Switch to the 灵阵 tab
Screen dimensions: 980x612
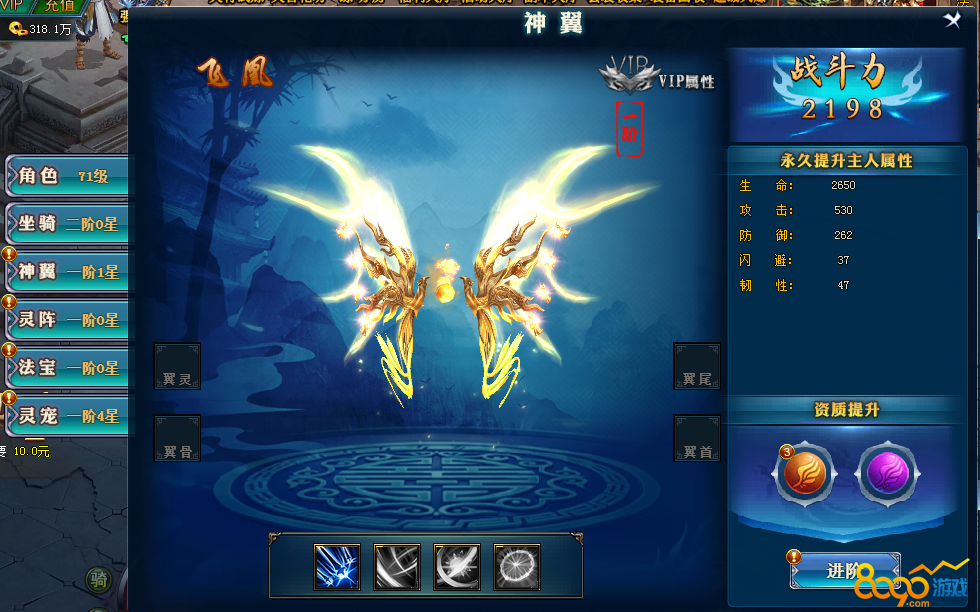(66, 319)
